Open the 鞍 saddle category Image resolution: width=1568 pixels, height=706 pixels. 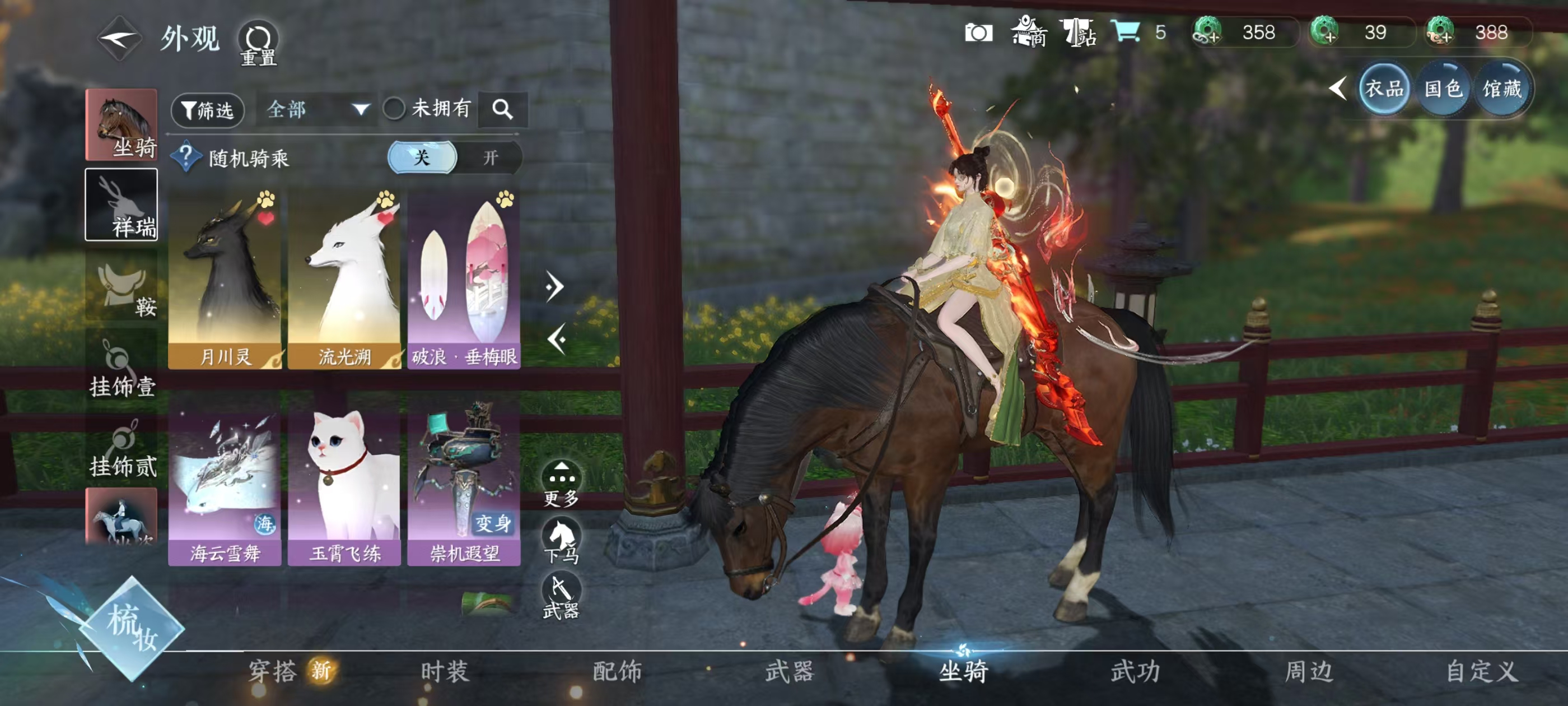(x=121, y=286)
